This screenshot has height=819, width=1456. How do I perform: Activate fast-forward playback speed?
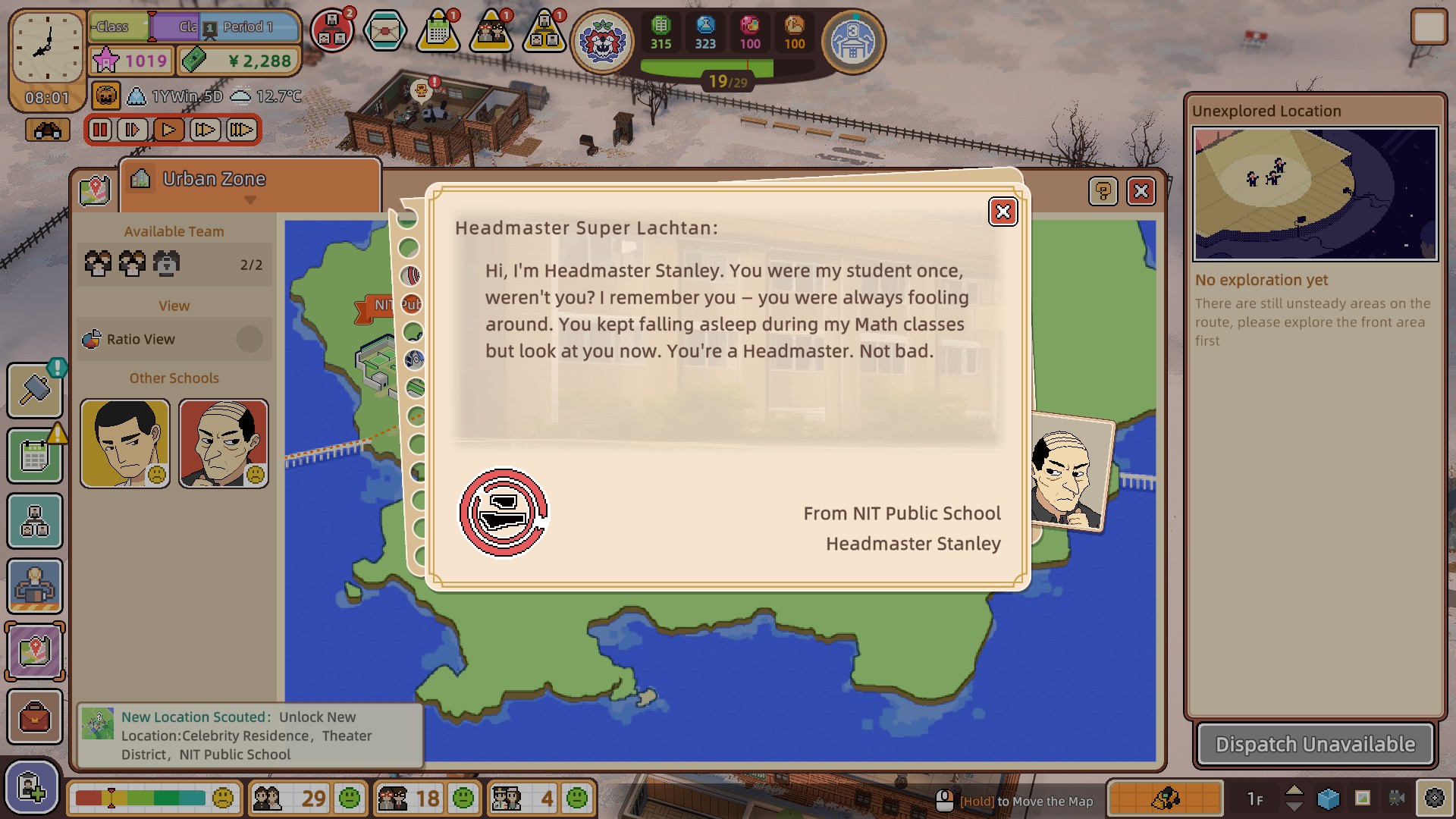[205, 130]
